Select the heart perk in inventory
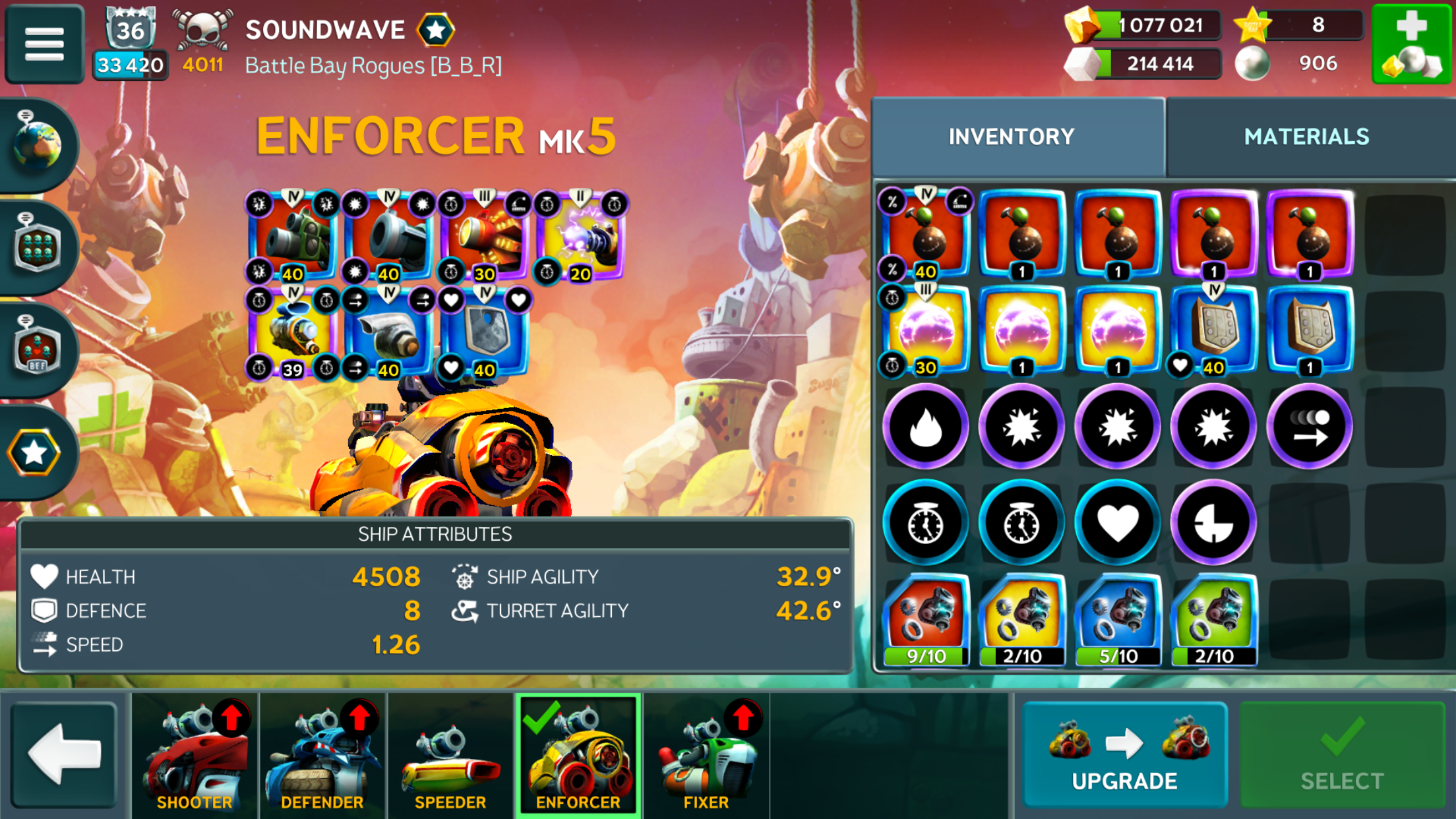The width and height of the screenshot is (1456, 819). click(x=1117, y=523)
